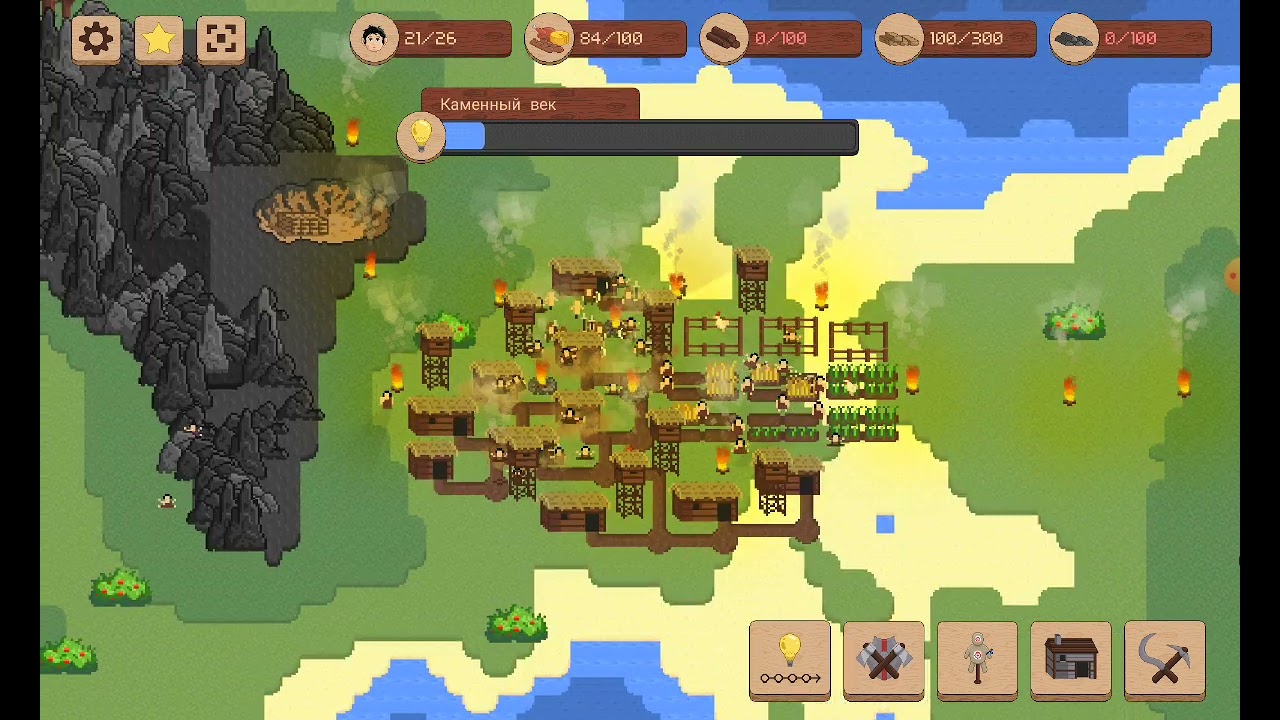Click the yellow star button
The width and height of the screenshot is (1280, 720).
[159, 40]
